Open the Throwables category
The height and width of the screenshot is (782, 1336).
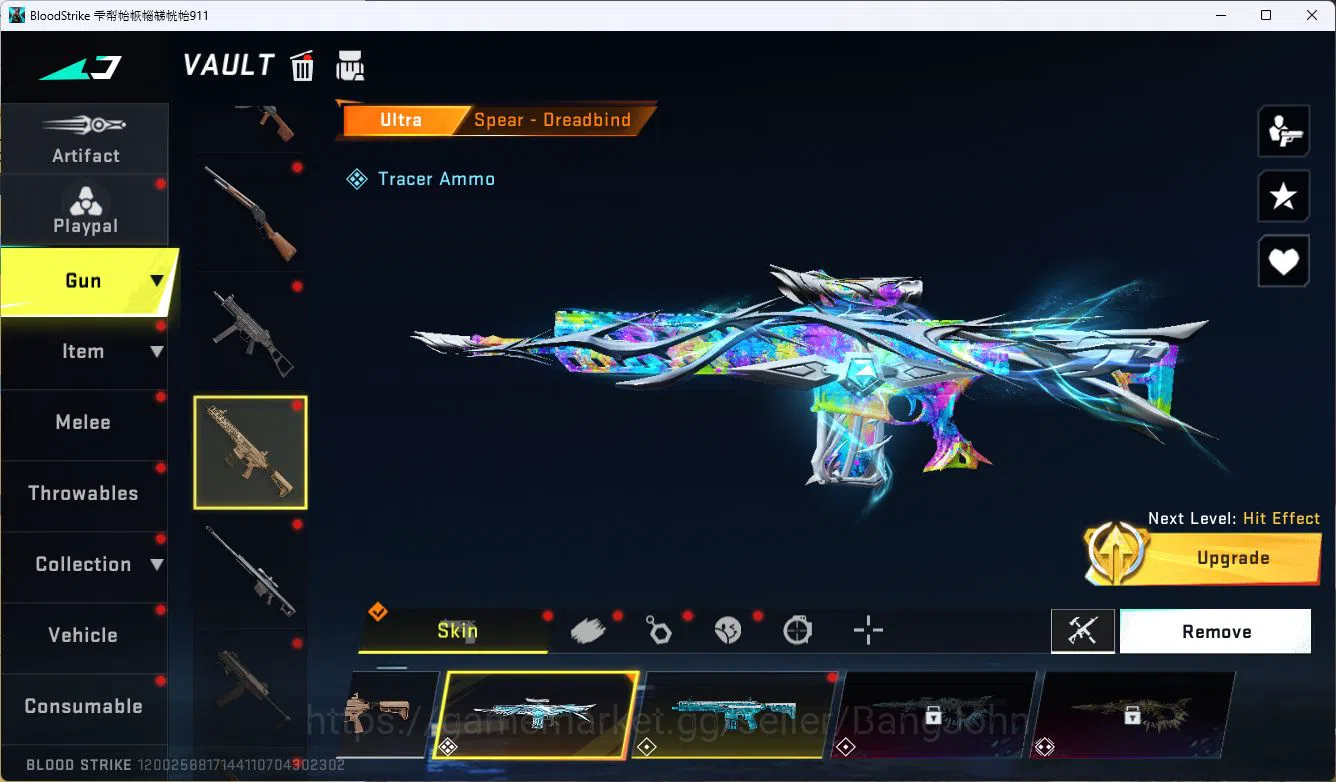pos(83,493)
